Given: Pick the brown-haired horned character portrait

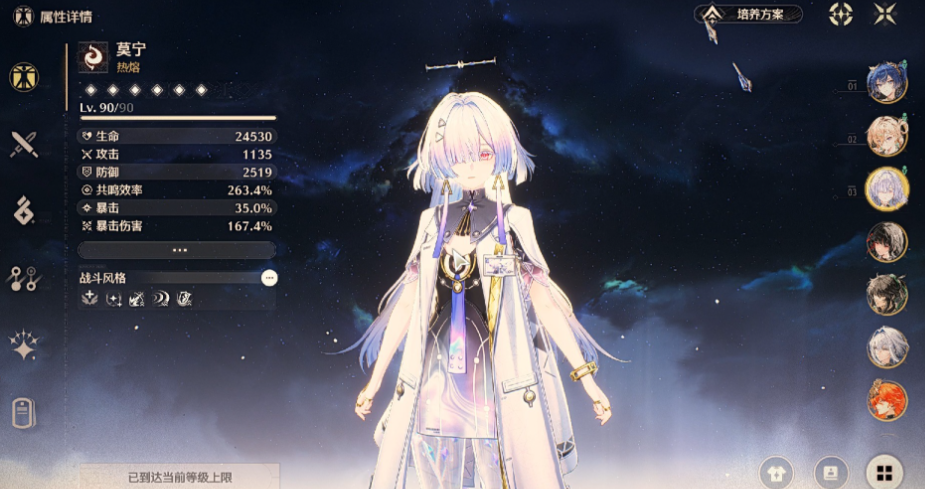Looking at the screenshot, I should pyautogui.click(x=886, y=294).
